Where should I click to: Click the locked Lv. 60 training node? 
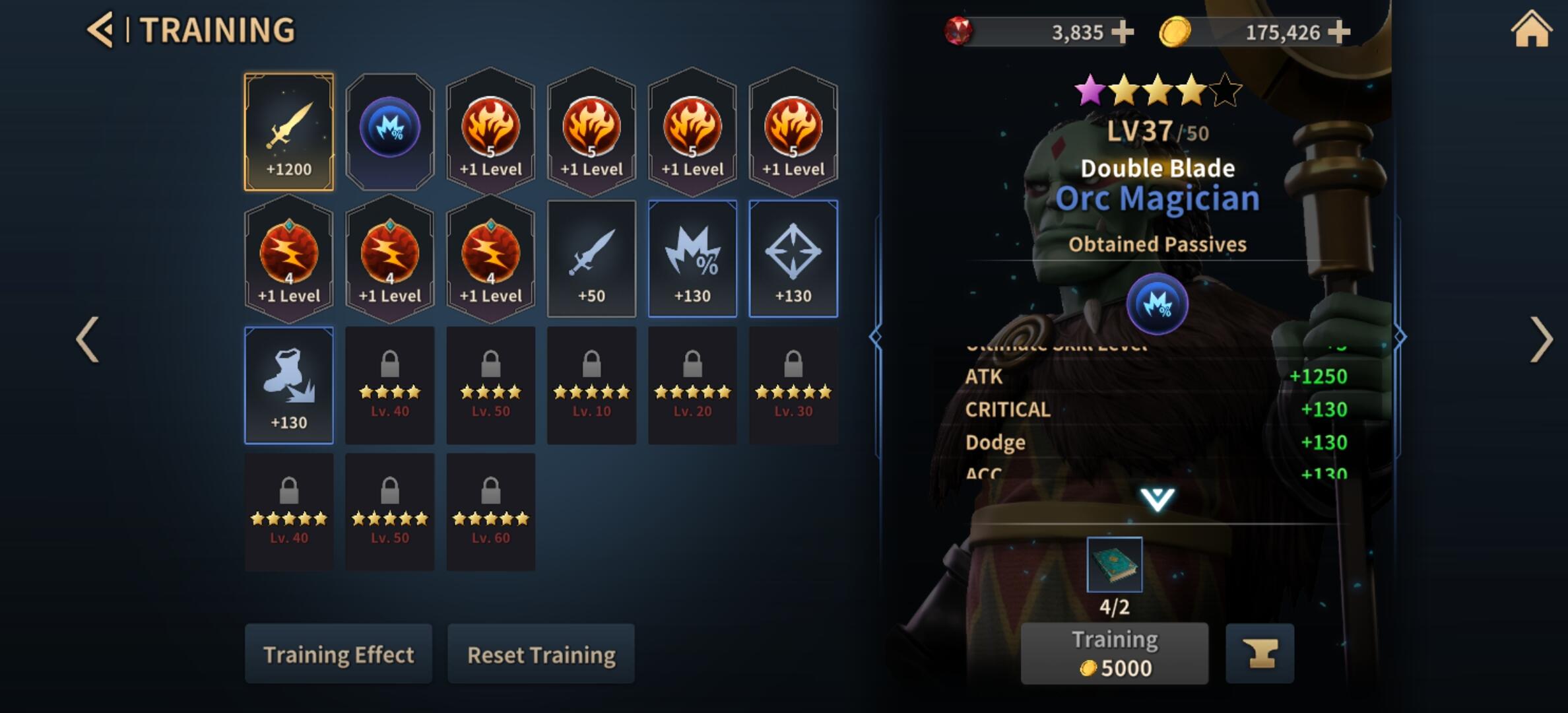point(491,512)
